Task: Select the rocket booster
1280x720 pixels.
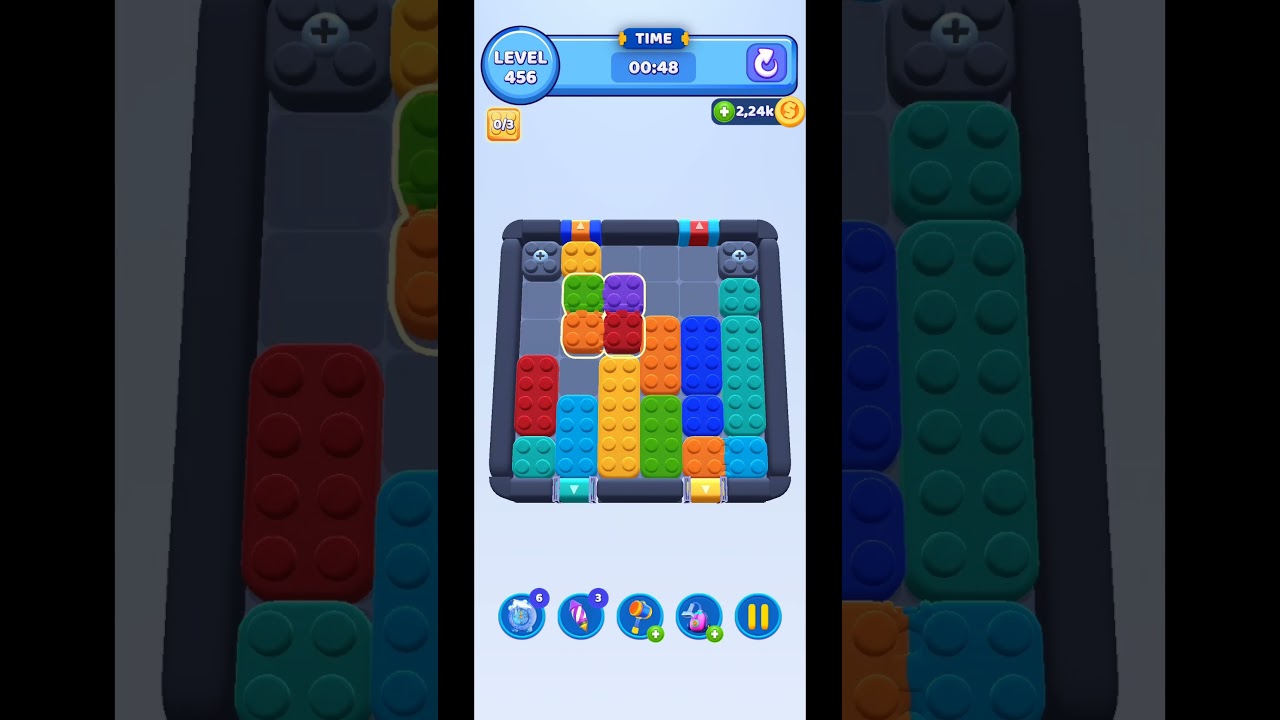Action: pyautogui.click(x=581, y=616)
